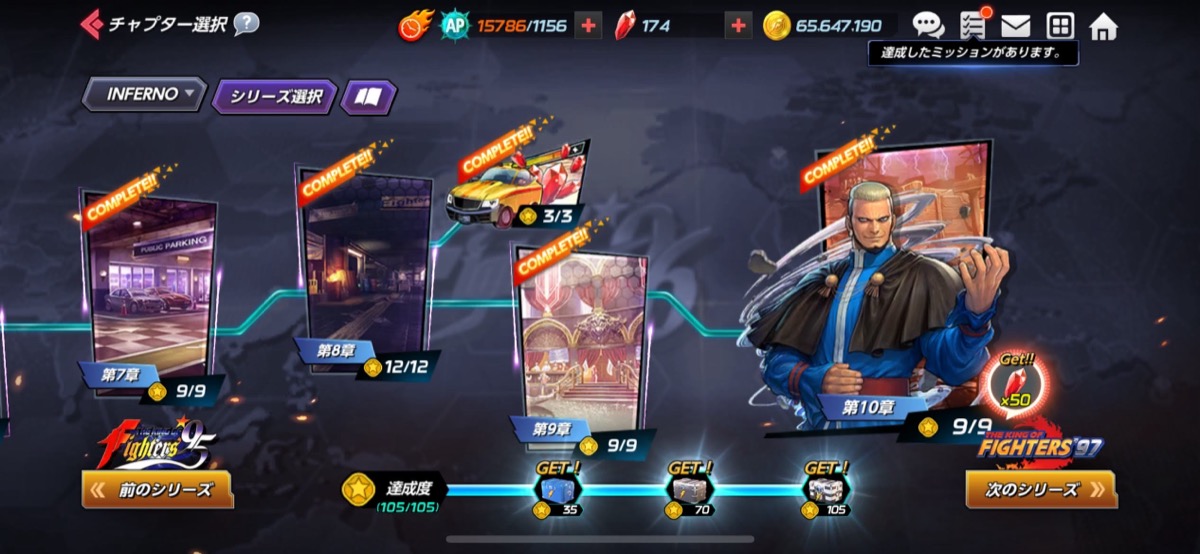Add AP with the plus button
Screen dimensions: 1200x554
click(x=588, y=26)
